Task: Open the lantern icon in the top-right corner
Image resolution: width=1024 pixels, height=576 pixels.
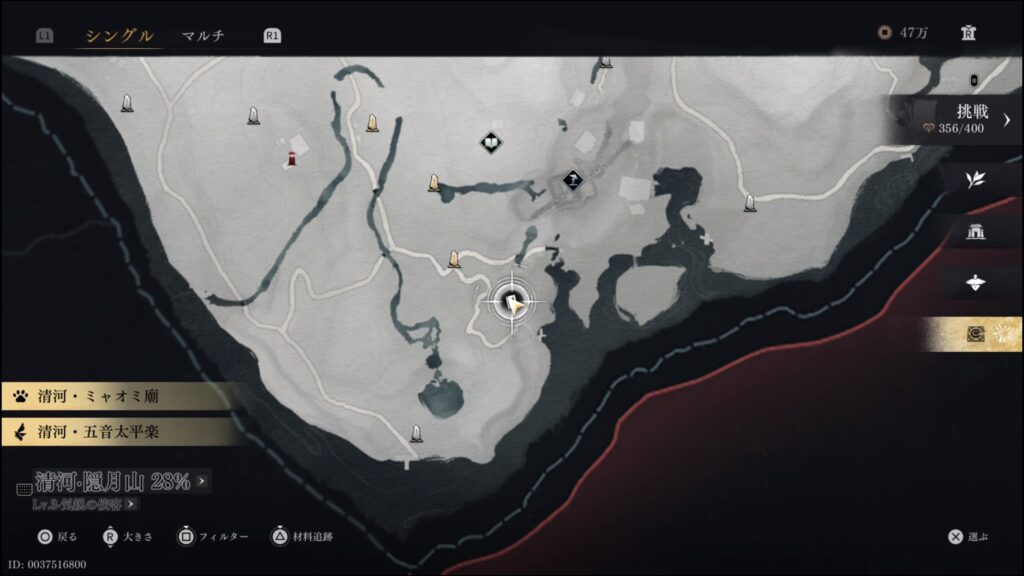Action: [x=968, y=33]
